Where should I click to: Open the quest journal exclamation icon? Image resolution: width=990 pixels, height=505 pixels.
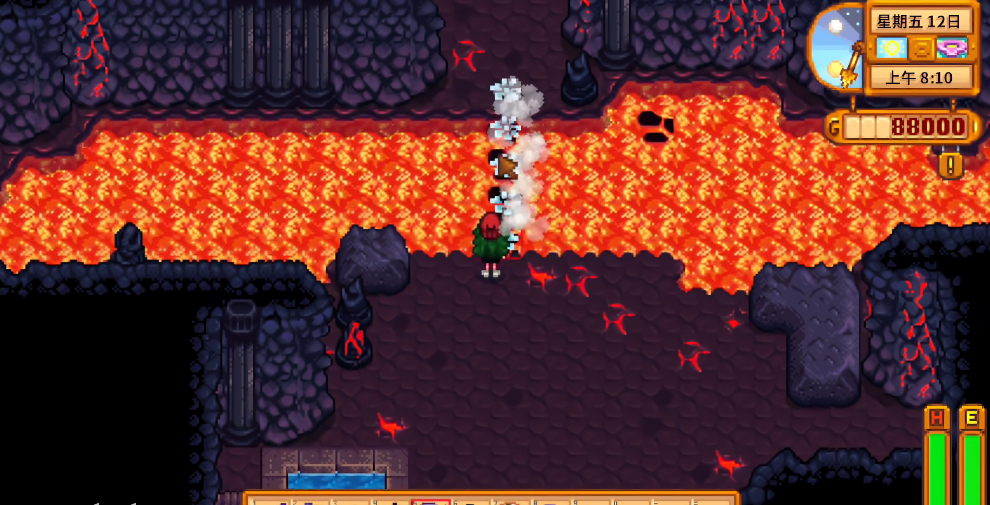[x=950, y=164]
